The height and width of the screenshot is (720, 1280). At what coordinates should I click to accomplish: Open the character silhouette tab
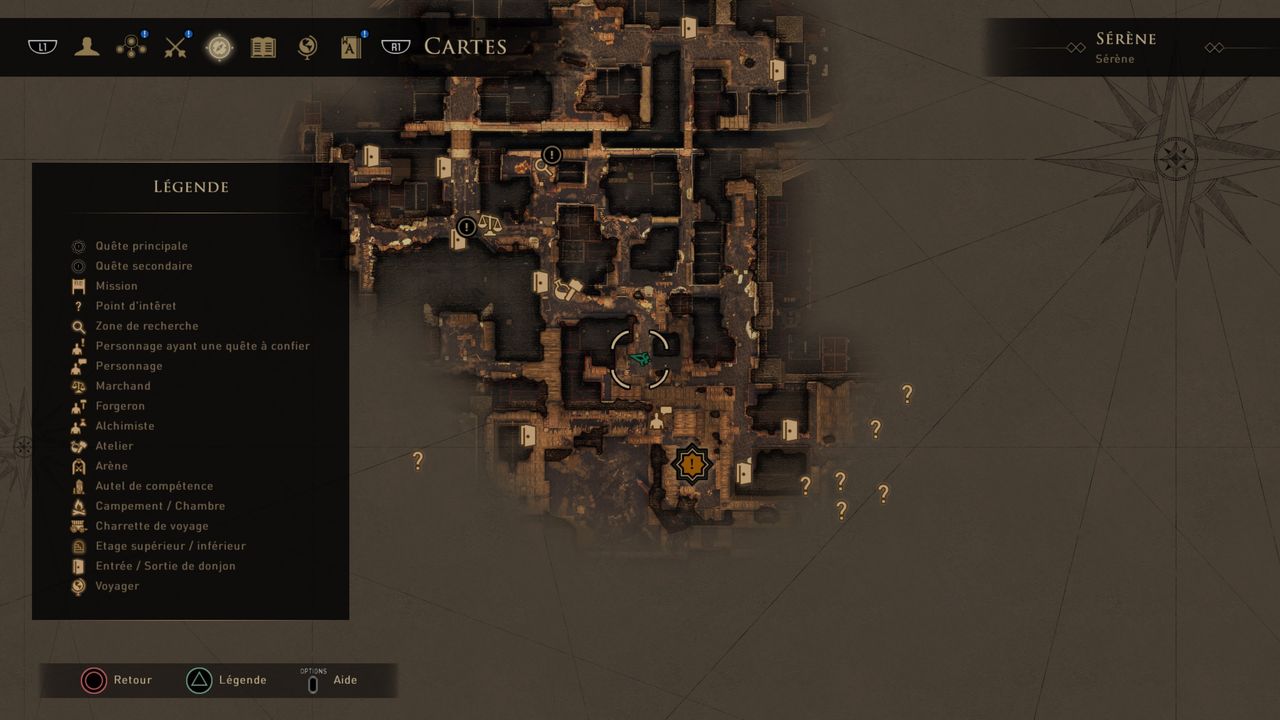point(87,47)
